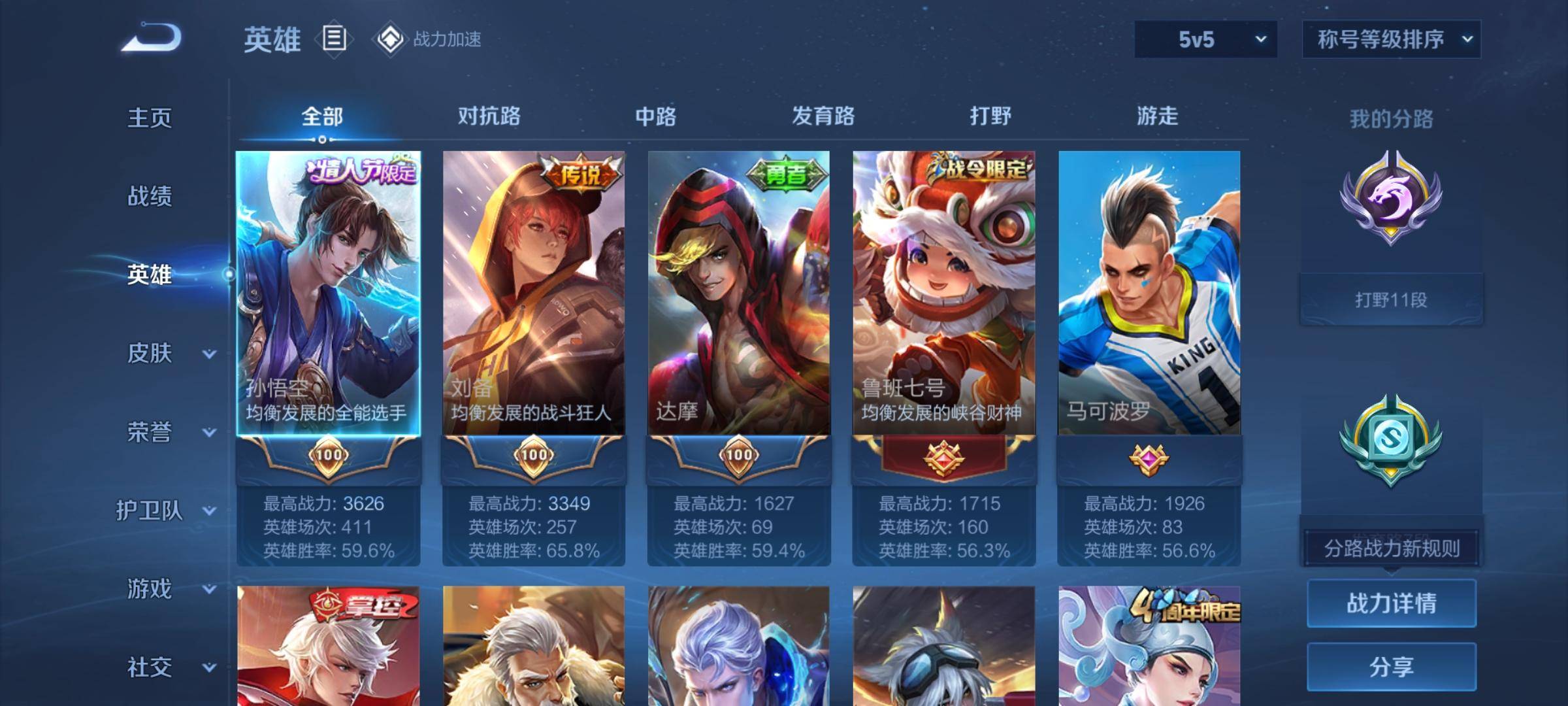The width and height of the screenshot is (1568, 706).
Task: Switch to the 中路 tab
Action: pyautogui.click(x=655, y=116)
